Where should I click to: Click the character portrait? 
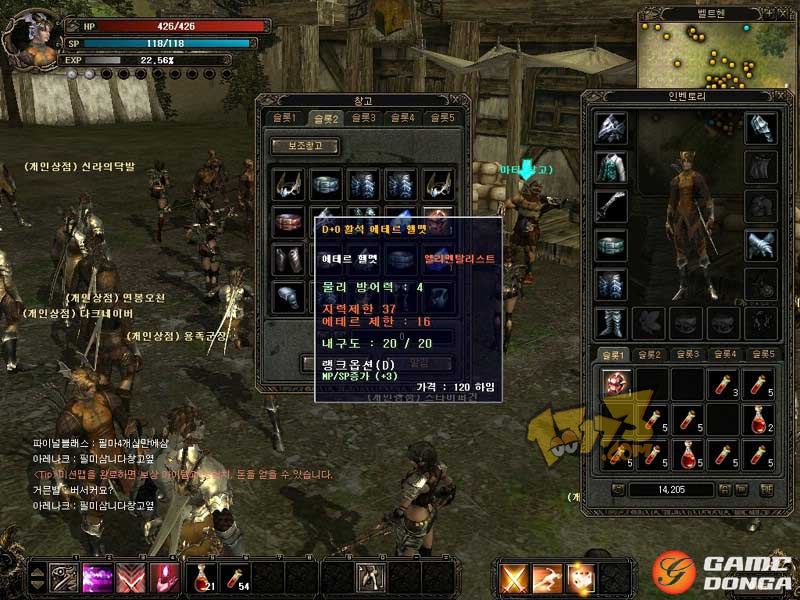pos(28,36)
